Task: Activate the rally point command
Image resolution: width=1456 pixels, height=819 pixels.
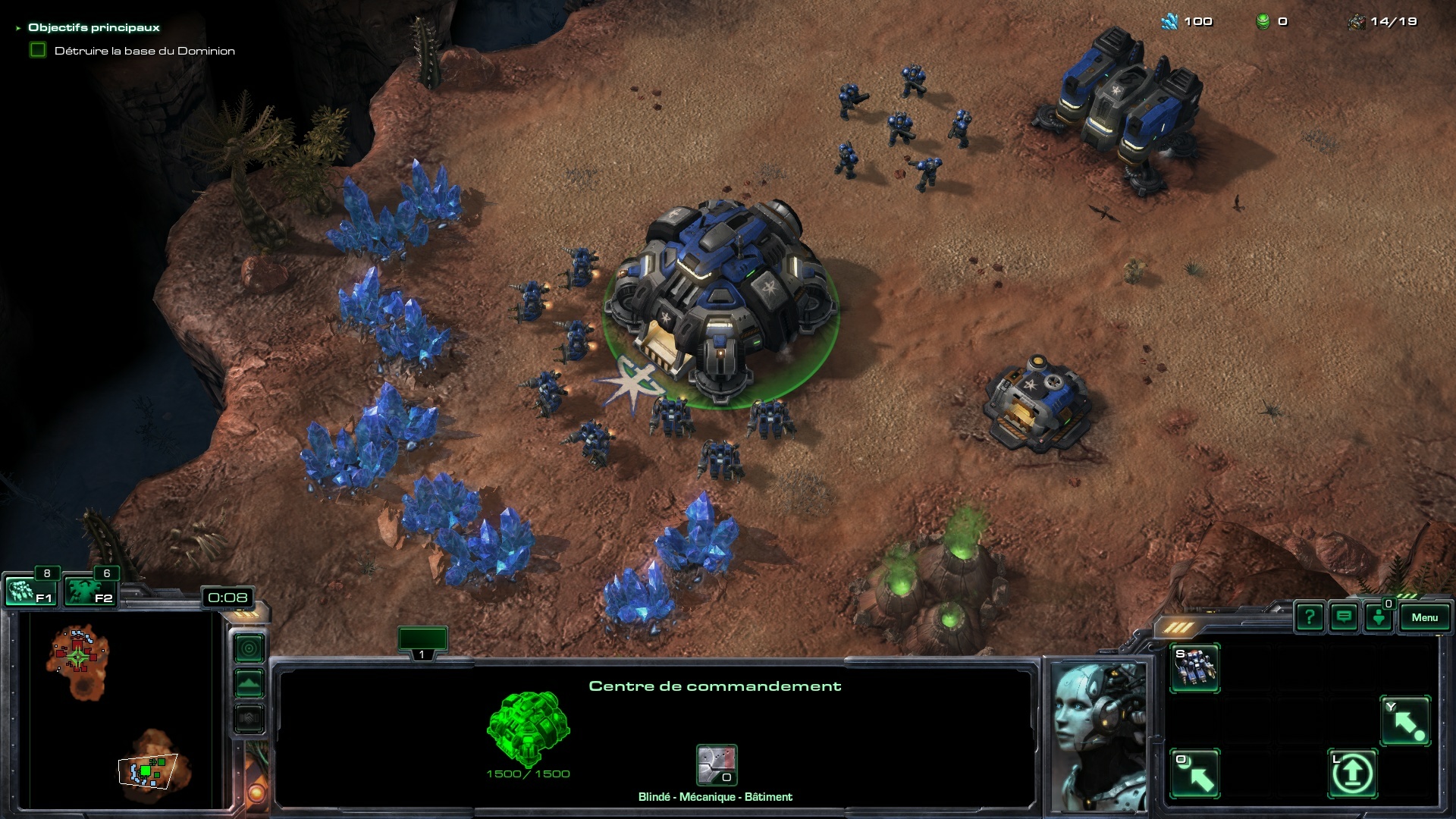Action: [x=1405, y=720]
